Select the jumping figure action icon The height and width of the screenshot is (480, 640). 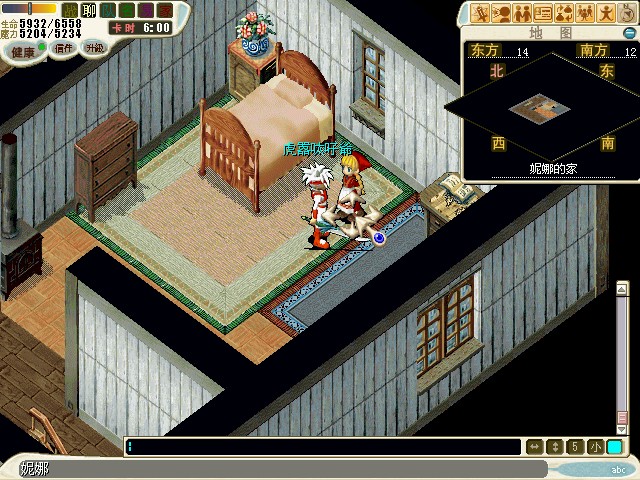(605, 13)
